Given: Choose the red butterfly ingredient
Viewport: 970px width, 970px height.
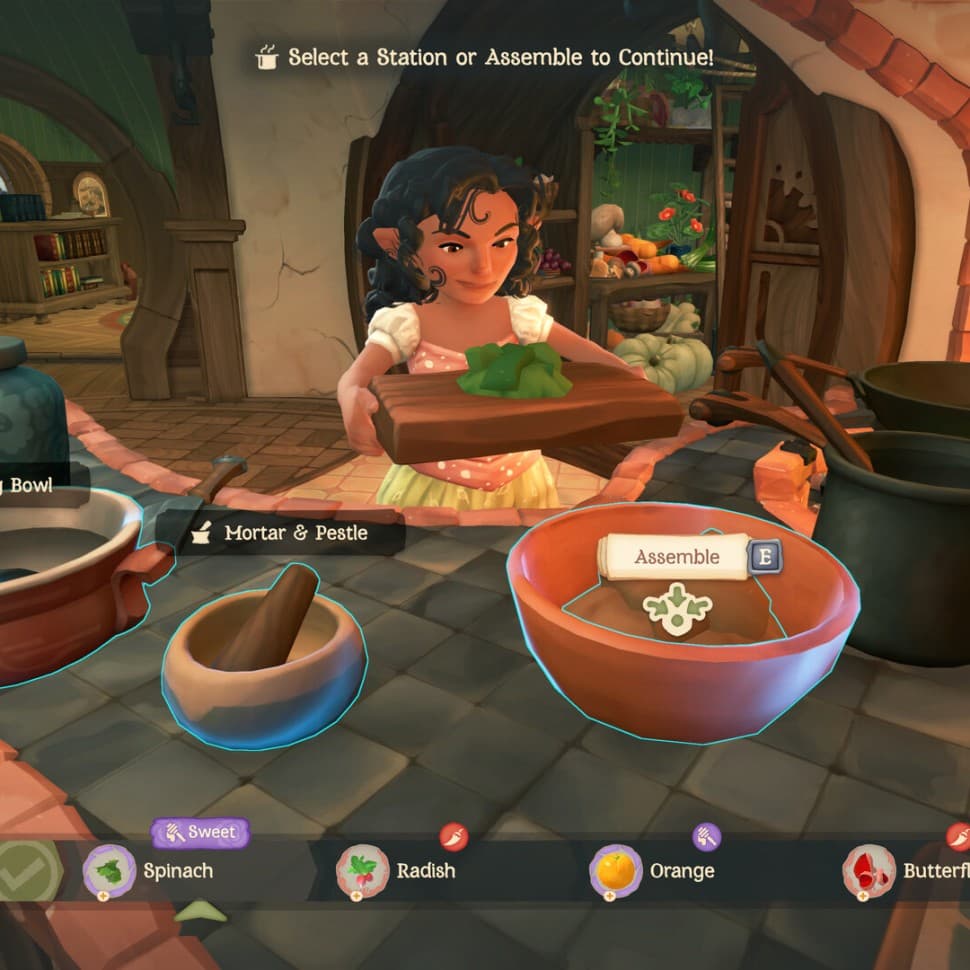Looking at the screenshot, I should pos(869,870).
